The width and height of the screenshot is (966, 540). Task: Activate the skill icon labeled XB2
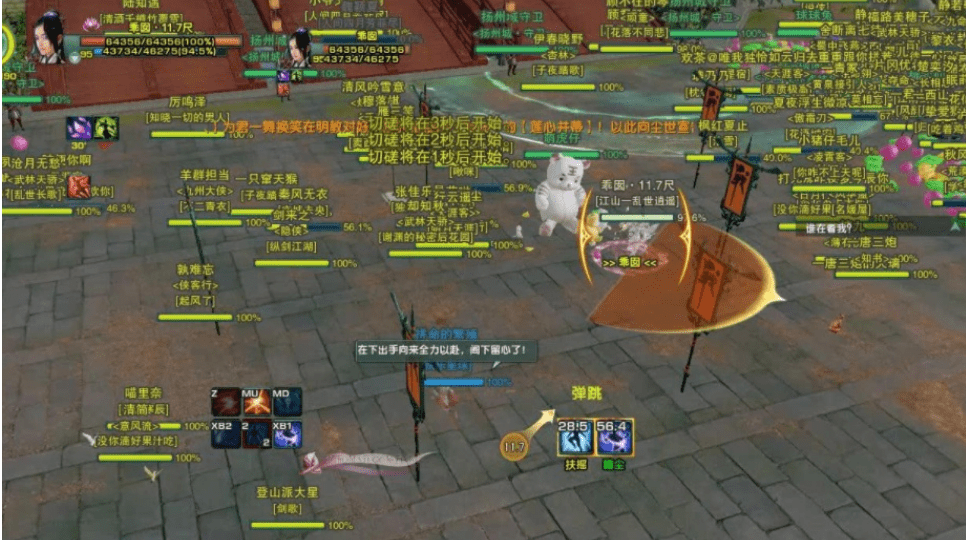tap(224, 434)
